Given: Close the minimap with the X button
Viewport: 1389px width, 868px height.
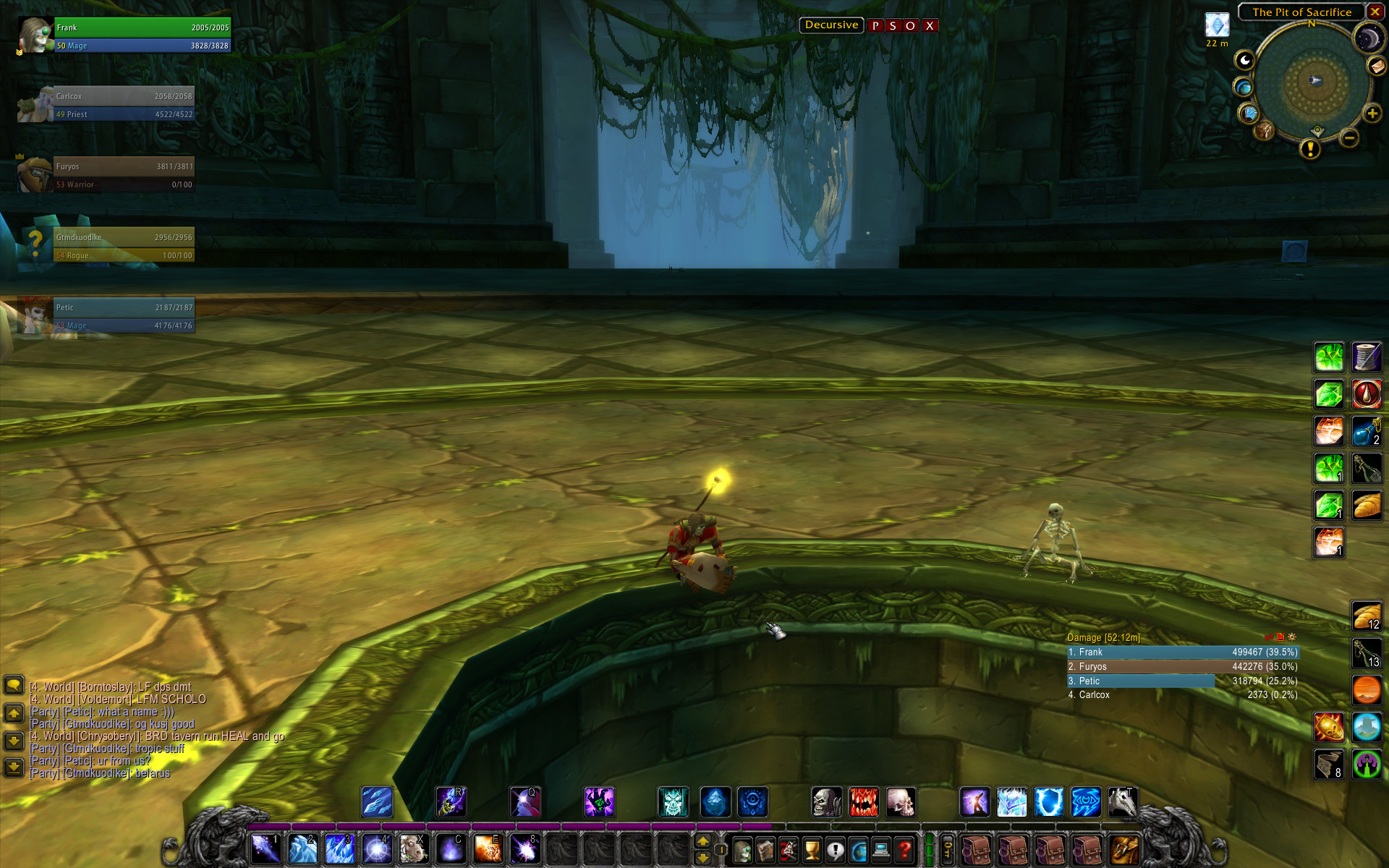Looking at the screenshot, I should (1375, 12).
